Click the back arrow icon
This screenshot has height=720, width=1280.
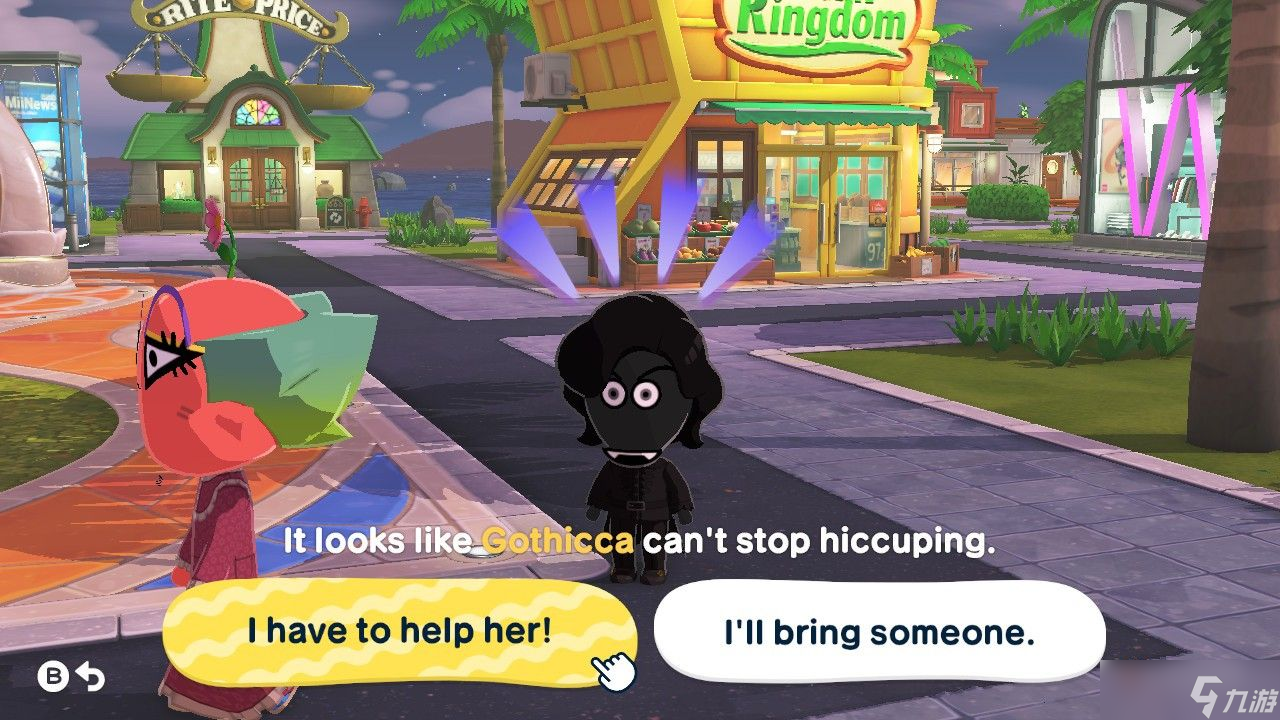click(x=91, y=678)
